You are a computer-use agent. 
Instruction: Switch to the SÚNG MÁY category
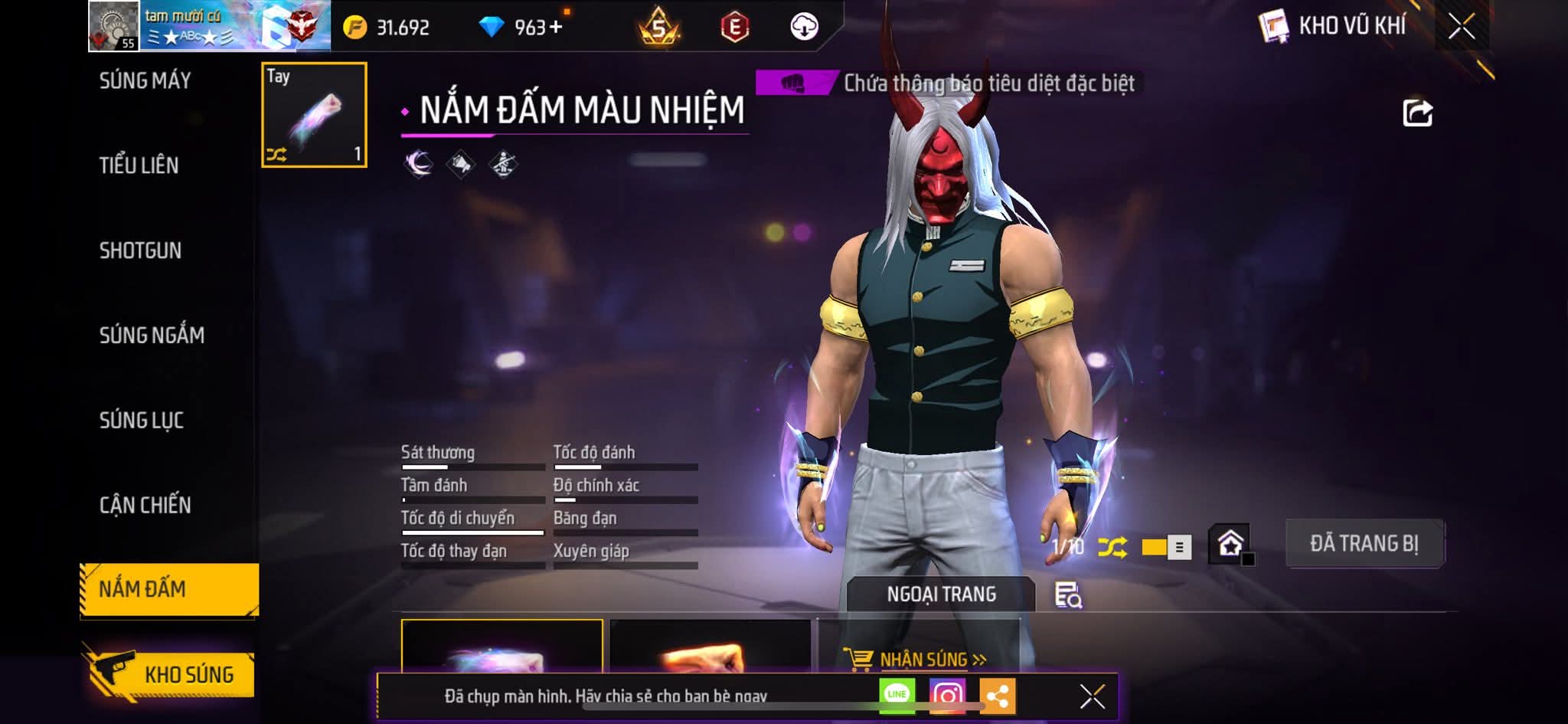click(x=145, y=80)
